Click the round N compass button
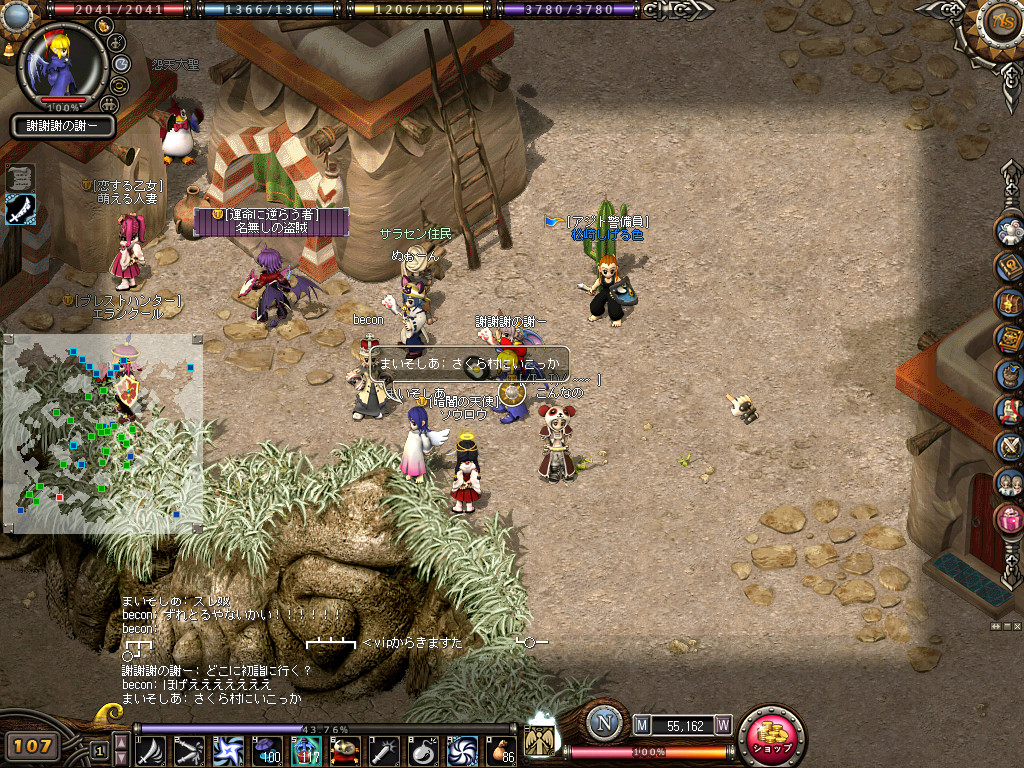1024x768 pixels. 604,723
